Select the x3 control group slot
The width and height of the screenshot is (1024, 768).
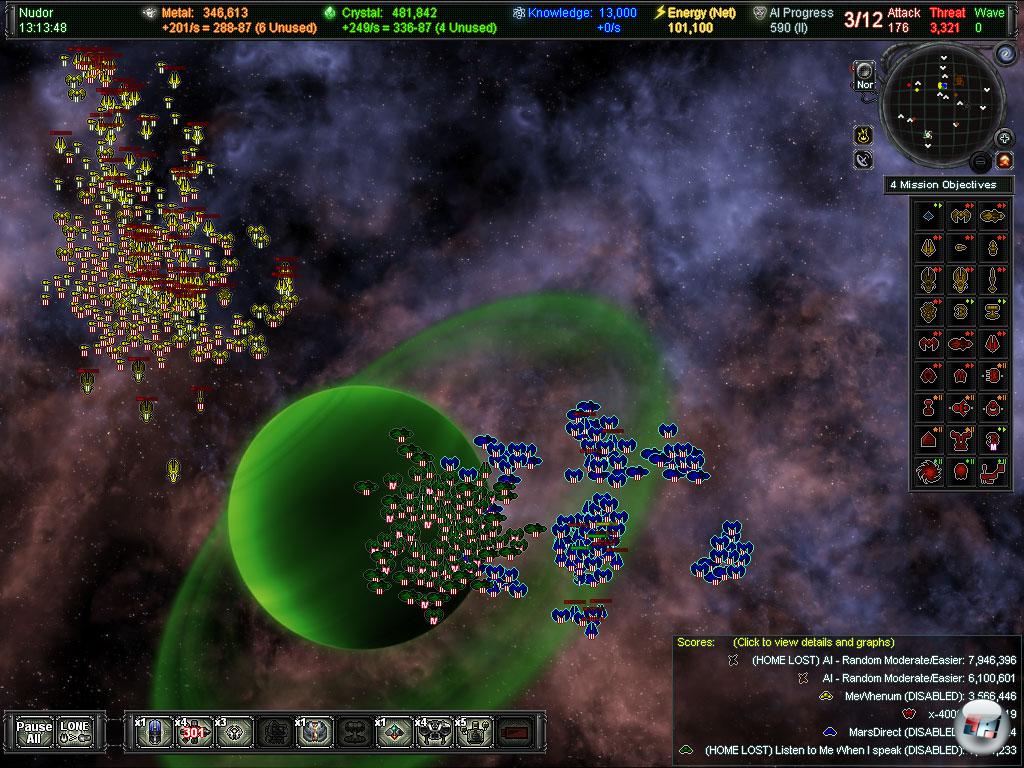coord(233,732)
